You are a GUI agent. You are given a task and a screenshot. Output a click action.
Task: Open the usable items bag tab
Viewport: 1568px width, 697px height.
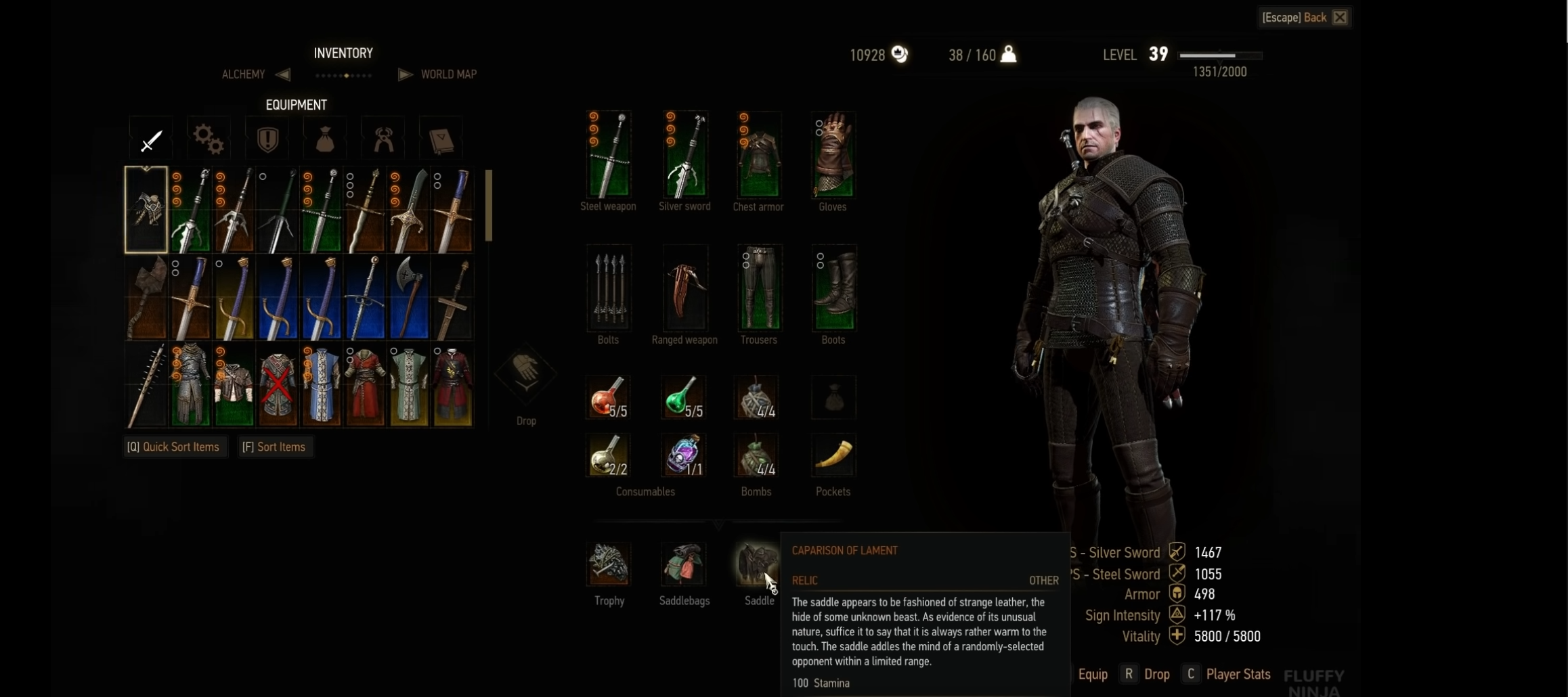click(x=324, y=139)
